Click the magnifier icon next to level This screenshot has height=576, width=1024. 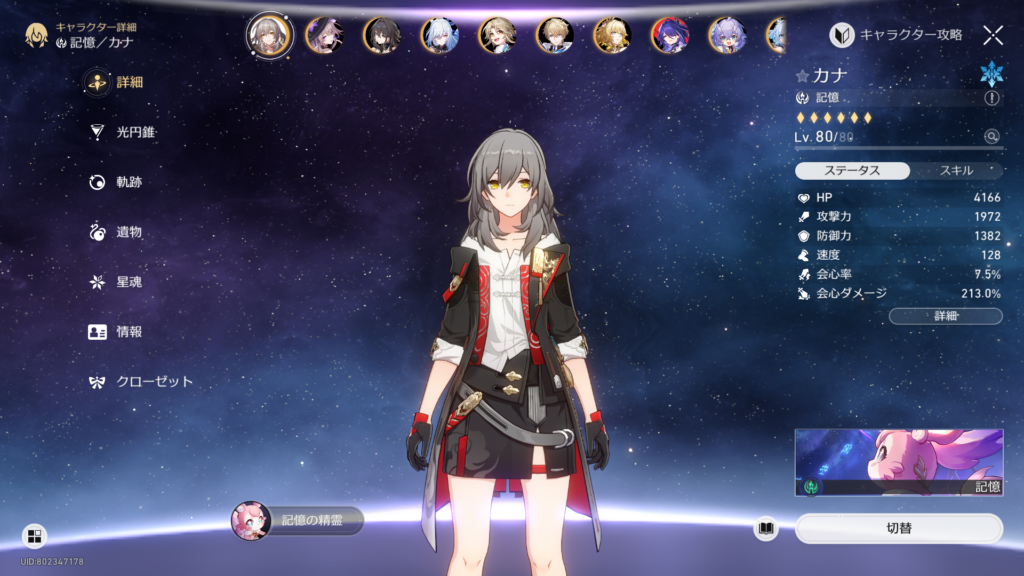pyautogui.click(x=991, y=136)
